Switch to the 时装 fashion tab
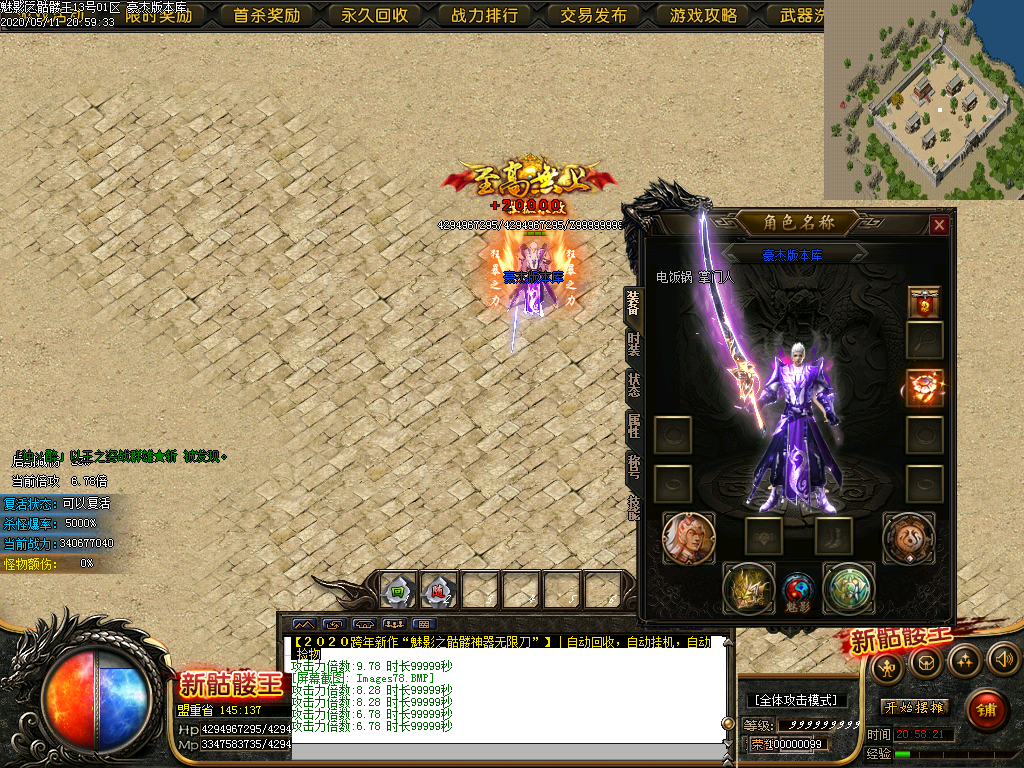Viewport: 1024px width, 768px height. click(x=633, y=344)
